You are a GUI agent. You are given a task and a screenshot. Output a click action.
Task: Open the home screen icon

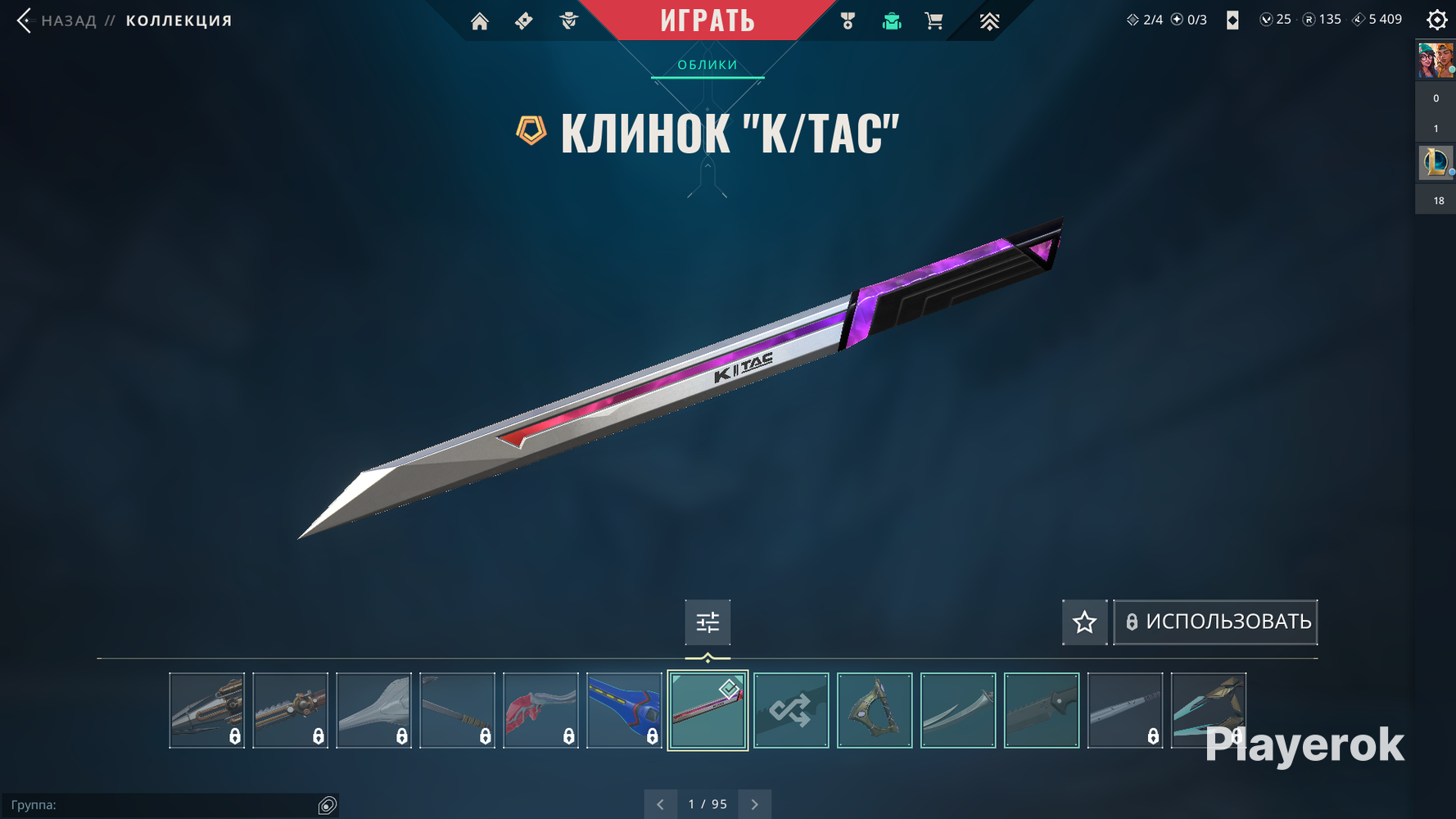pos(480,21)
